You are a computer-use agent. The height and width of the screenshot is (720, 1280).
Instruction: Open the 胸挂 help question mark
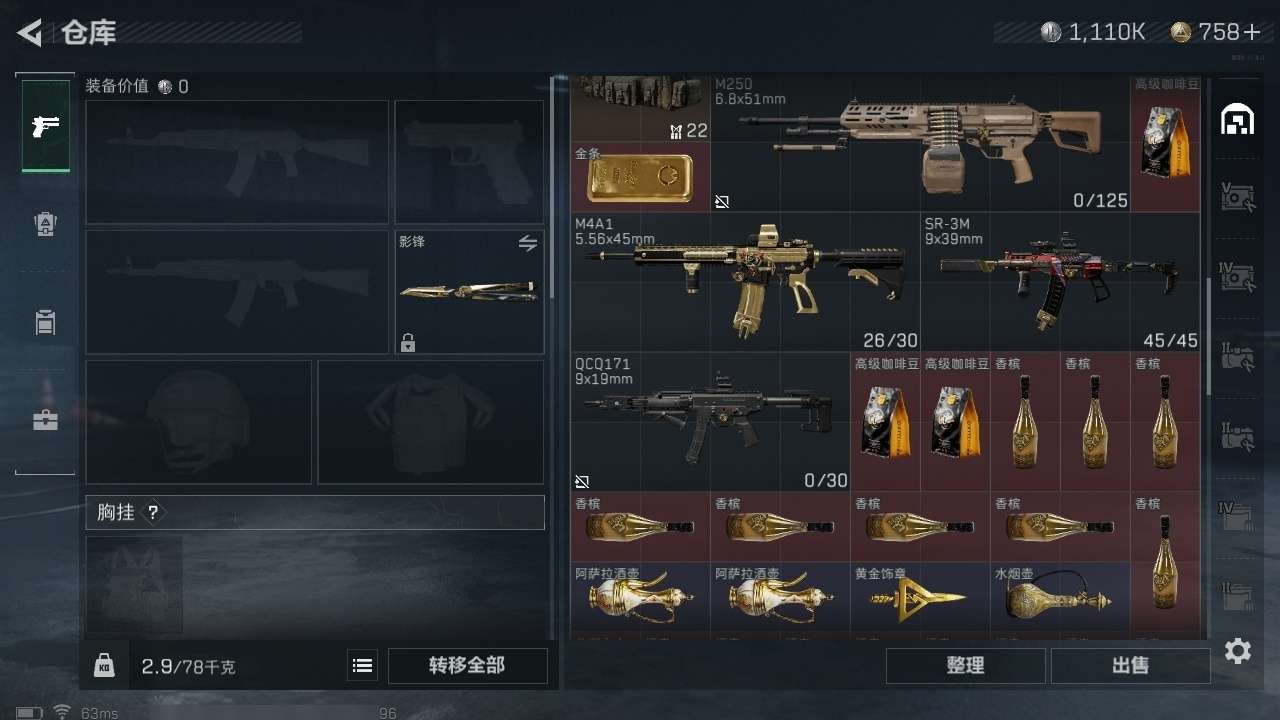[x=153, y=513]
